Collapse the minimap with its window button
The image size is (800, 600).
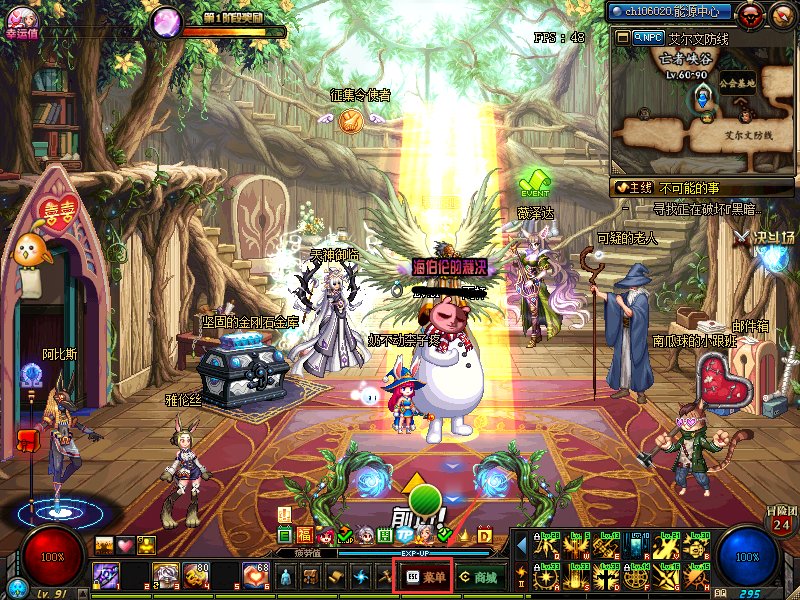point(622,37)
